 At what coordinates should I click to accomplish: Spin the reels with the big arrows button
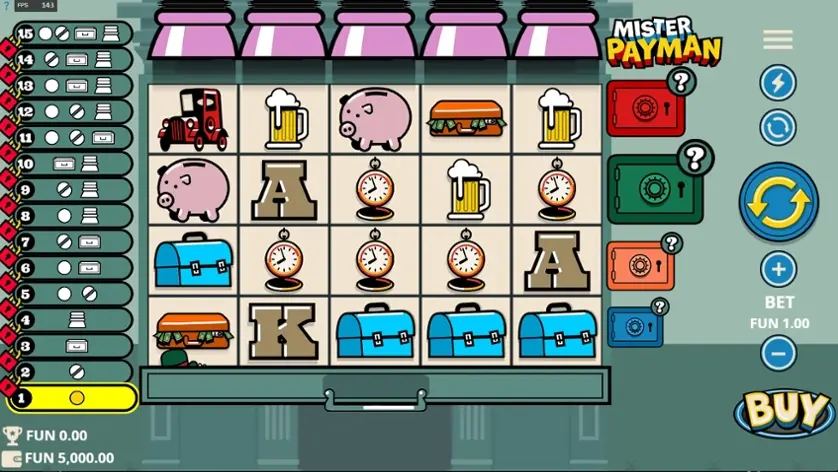pyautogui.click(x=778, y=201)
